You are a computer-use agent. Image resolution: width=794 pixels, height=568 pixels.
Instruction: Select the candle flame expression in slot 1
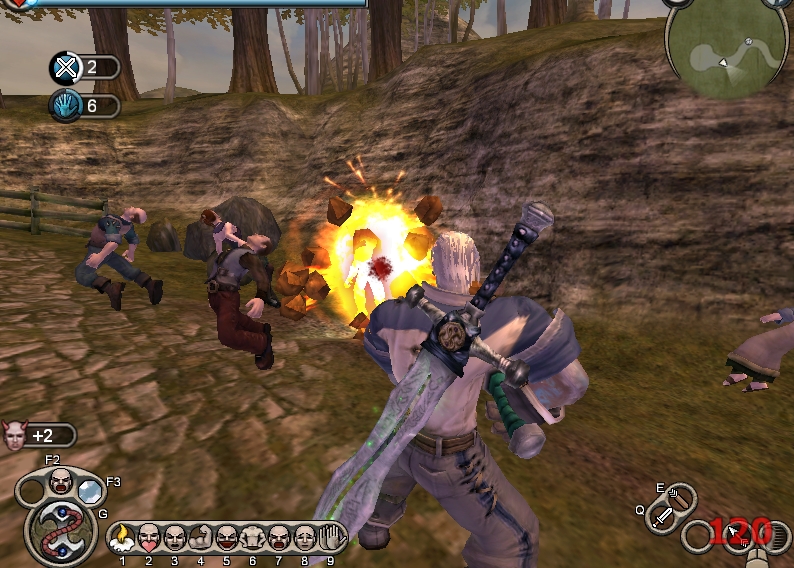123,537
